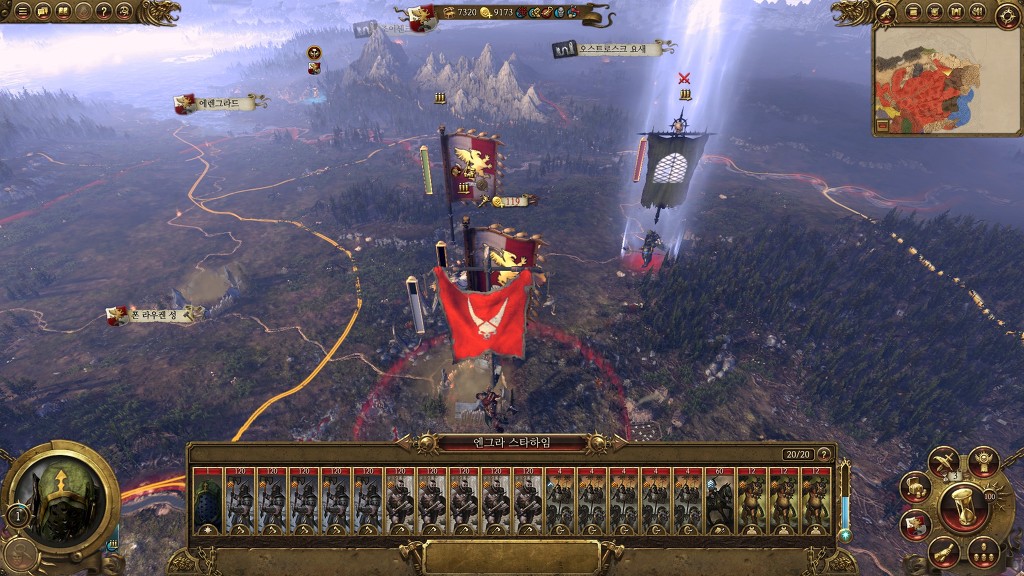
Task: Select the Altdorf settlement label
Action: tap(222, 102)
